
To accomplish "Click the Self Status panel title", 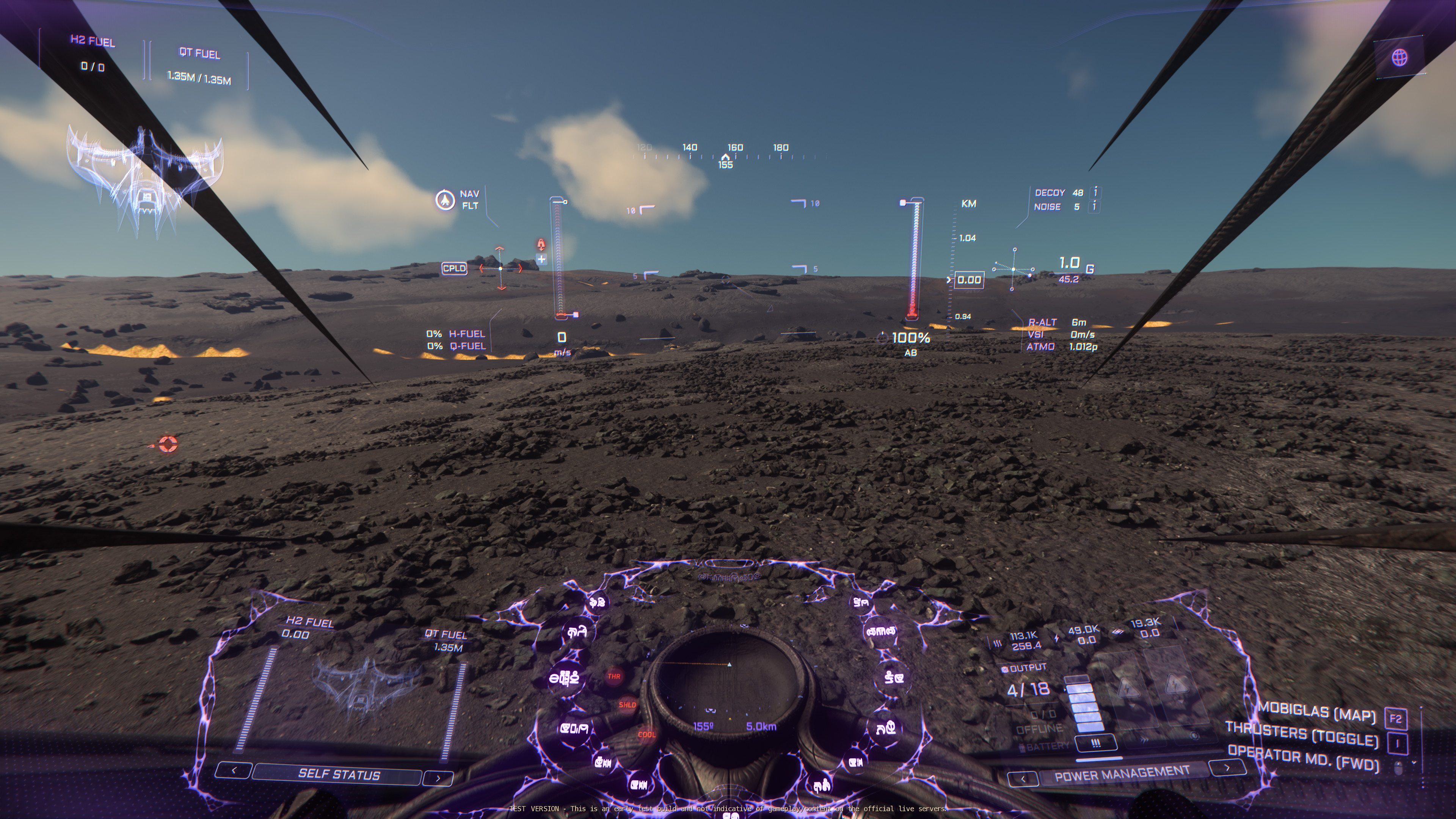I will coord(338,774).
